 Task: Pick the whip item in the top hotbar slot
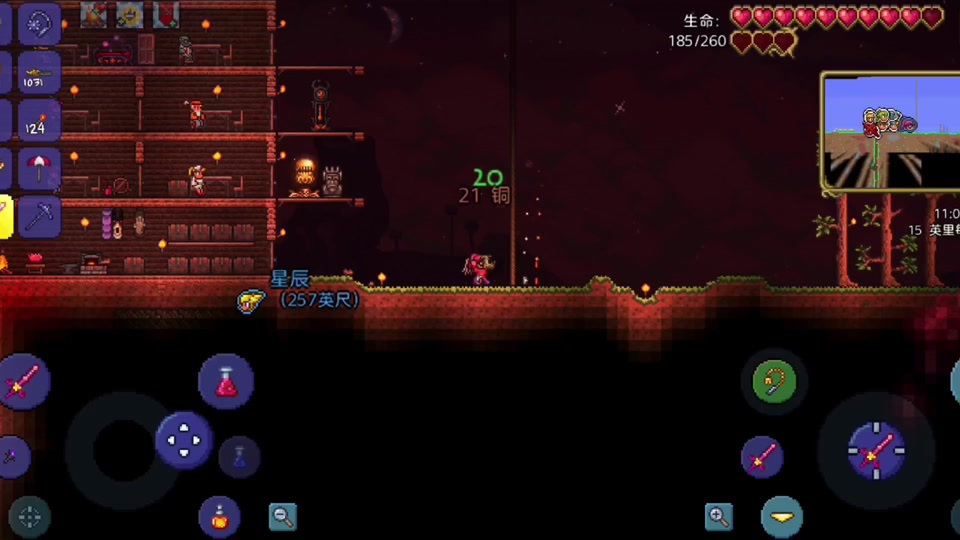pyautogui.click(x=40, y=23)
